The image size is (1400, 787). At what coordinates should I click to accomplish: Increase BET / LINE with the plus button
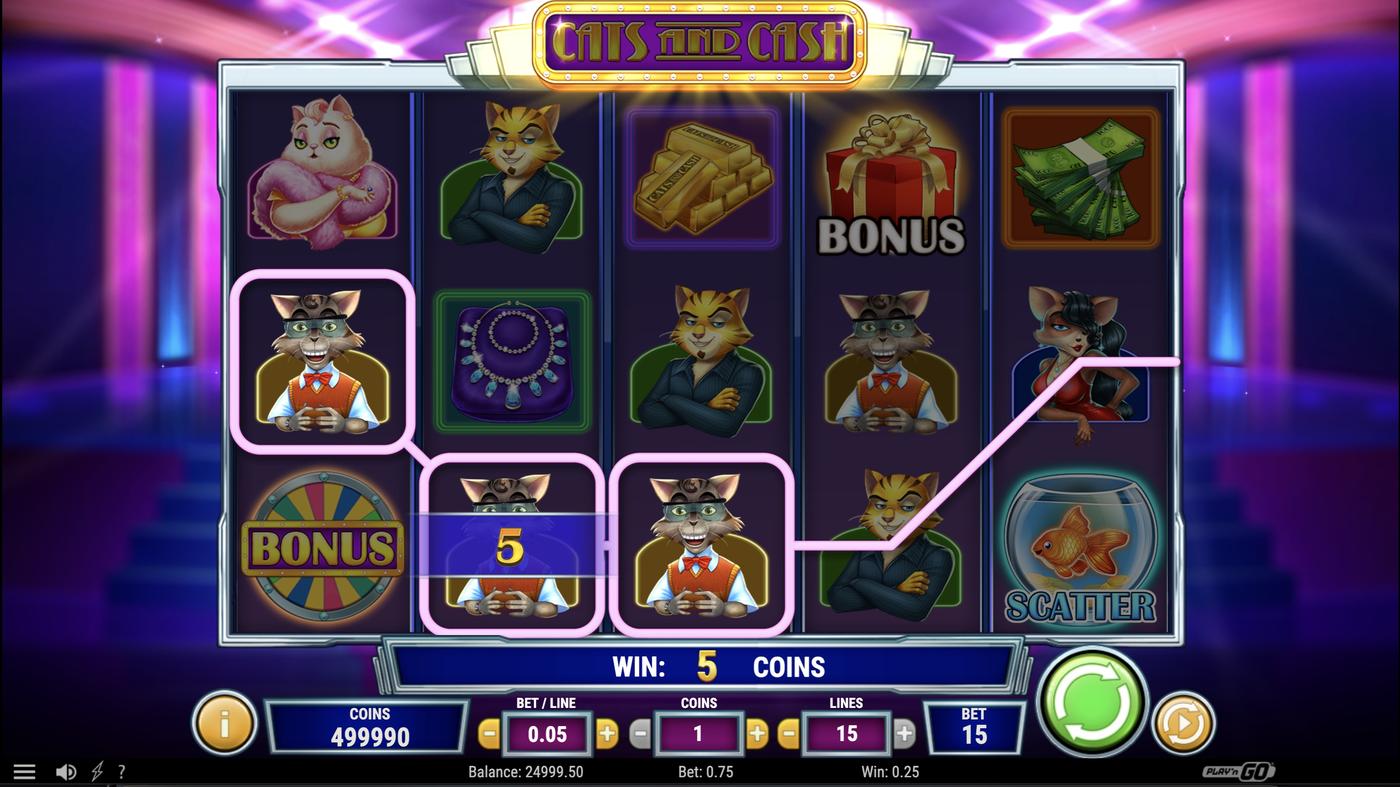click(x=607, y=732)
